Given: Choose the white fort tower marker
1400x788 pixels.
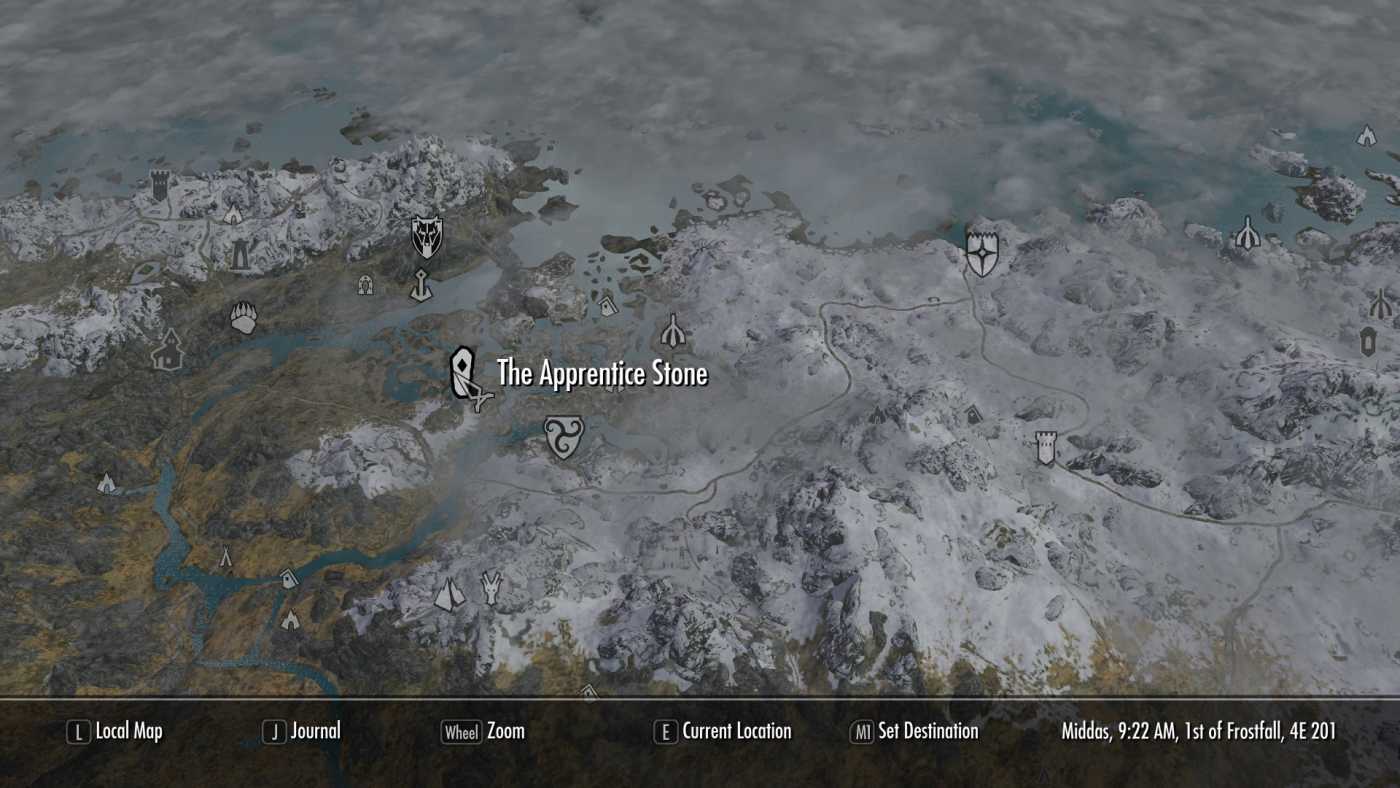Looking at the screenshot, I should click(1046, 447).
